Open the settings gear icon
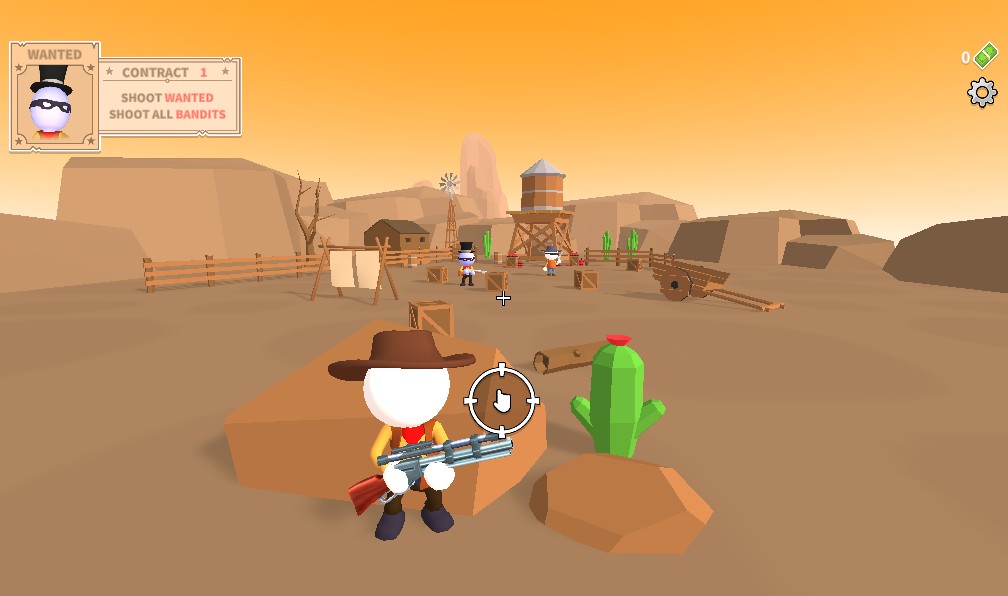Viewport: 1008px width, 596px height. 982,93
